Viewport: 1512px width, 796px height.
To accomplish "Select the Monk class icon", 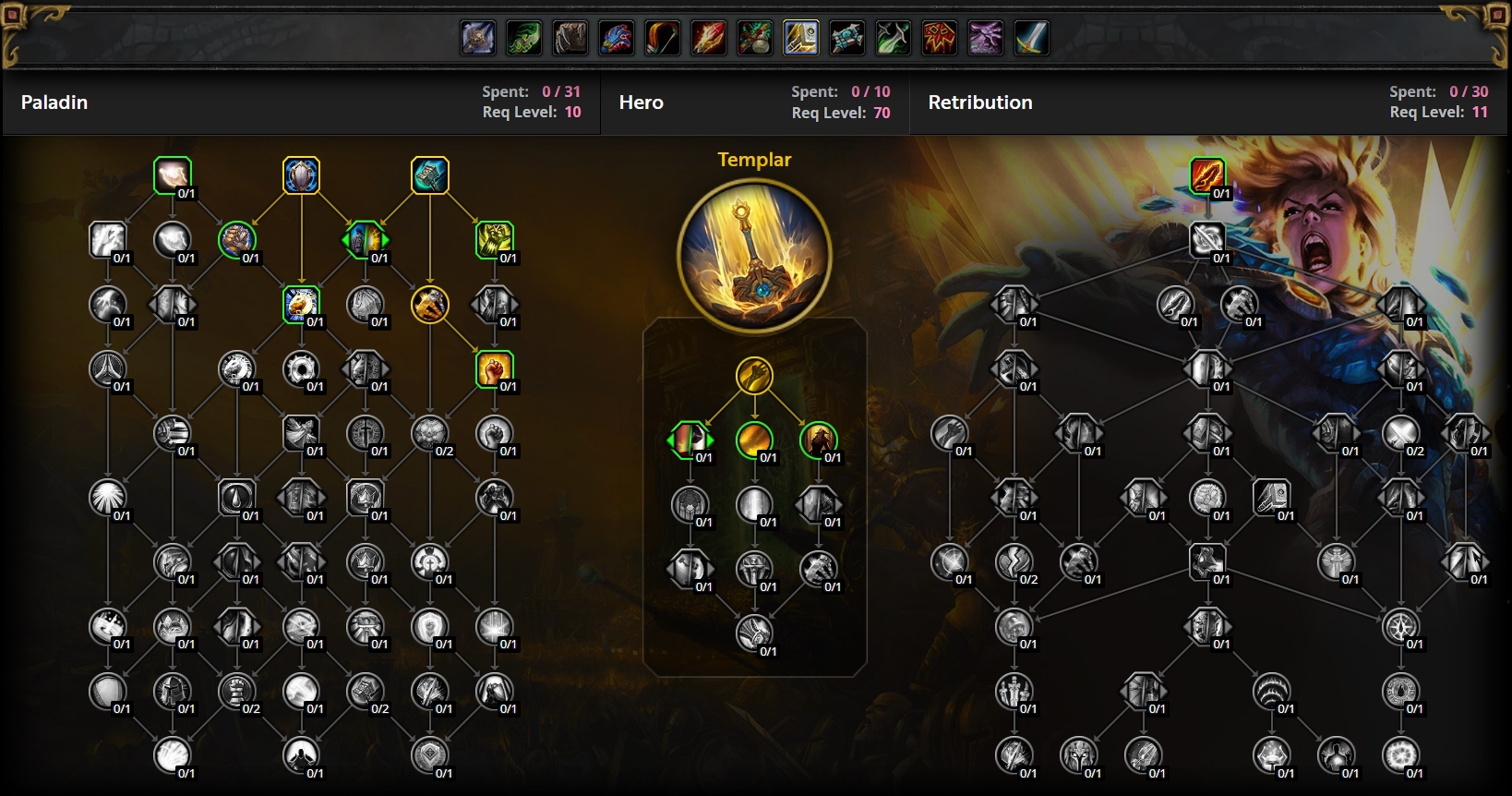I will tap(755, 38).
